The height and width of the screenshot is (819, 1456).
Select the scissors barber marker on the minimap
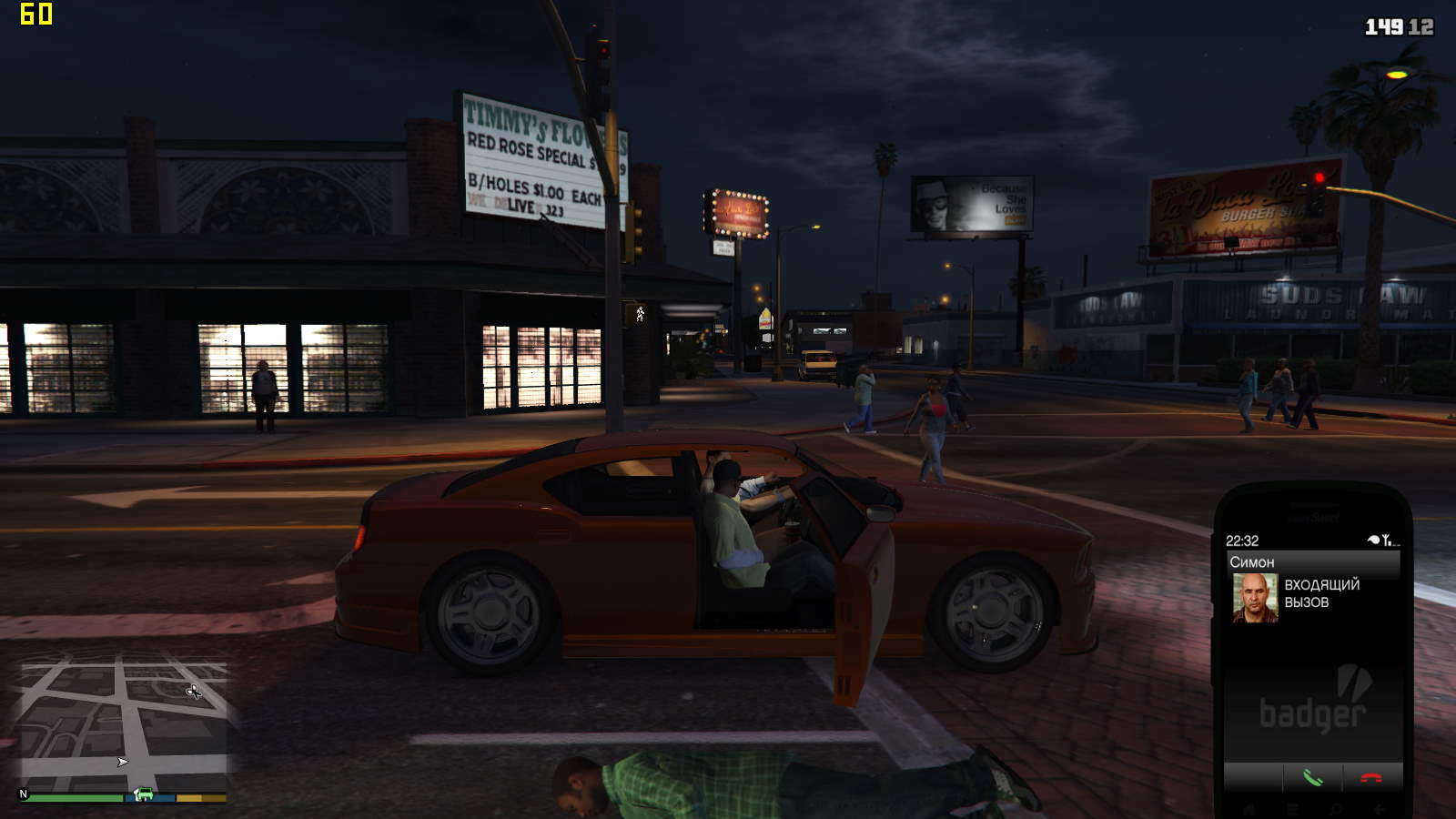(x=194, y=693)
